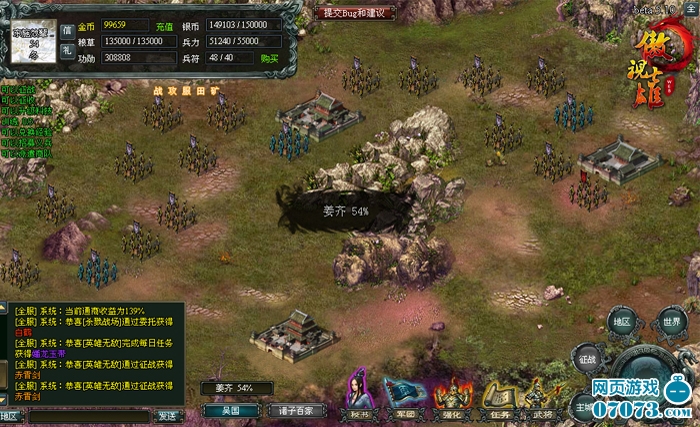Open the 征战 campaign button

click(587, 356)
